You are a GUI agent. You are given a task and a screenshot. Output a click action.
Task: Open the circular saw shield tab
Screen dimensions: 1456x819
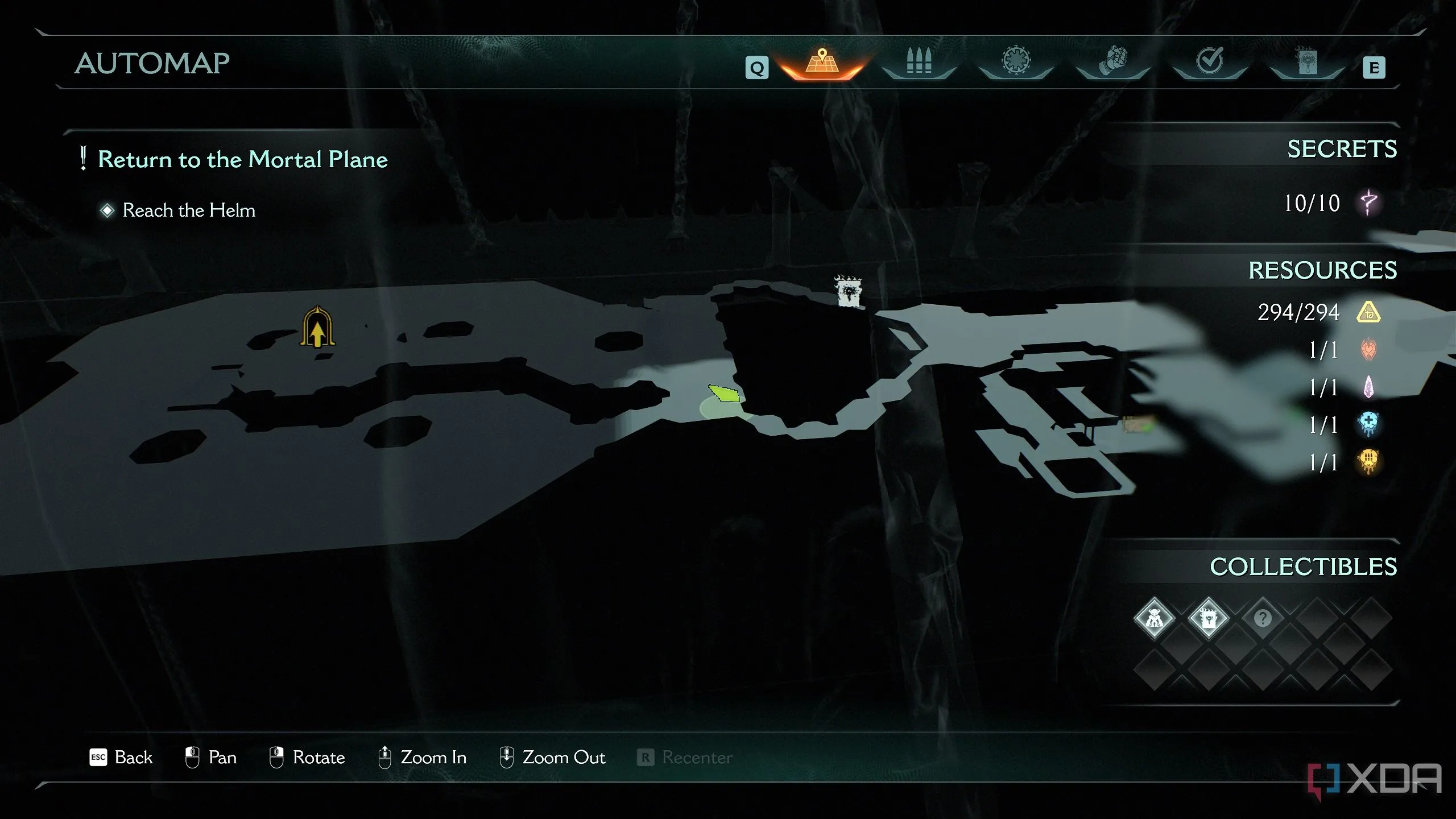coord(1016,61)
